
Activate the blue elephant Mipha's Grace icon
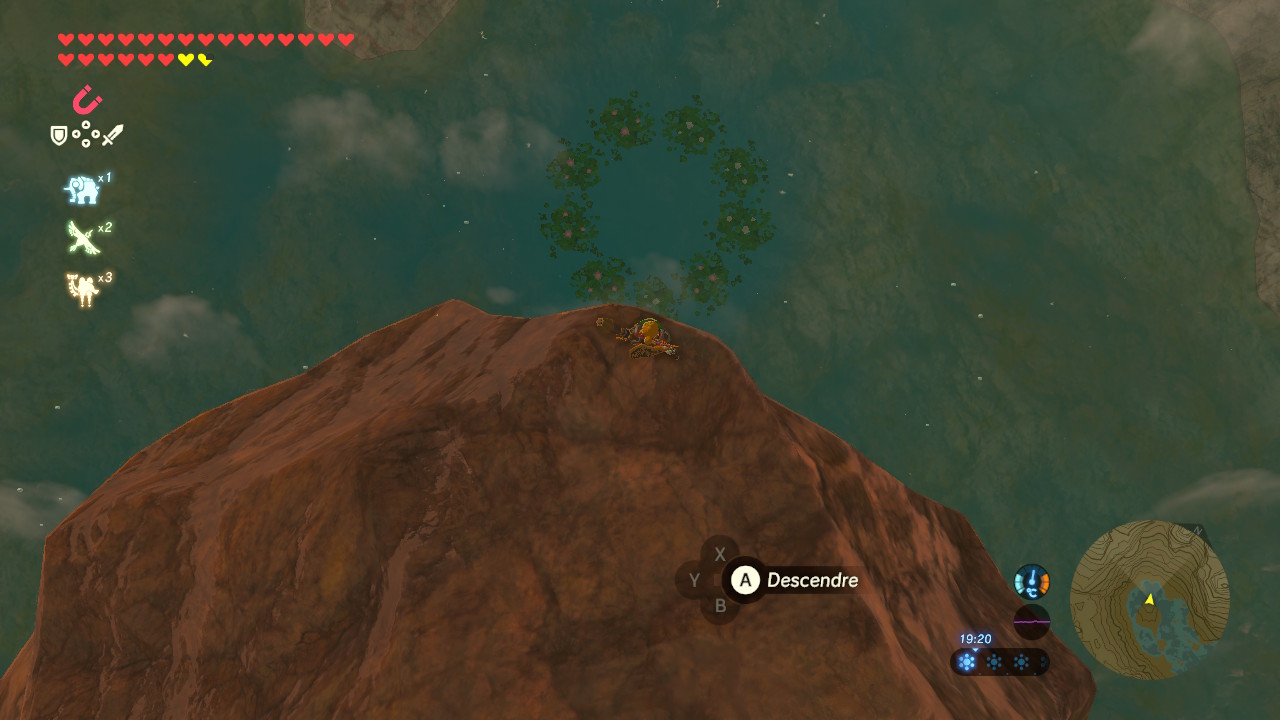81,189
